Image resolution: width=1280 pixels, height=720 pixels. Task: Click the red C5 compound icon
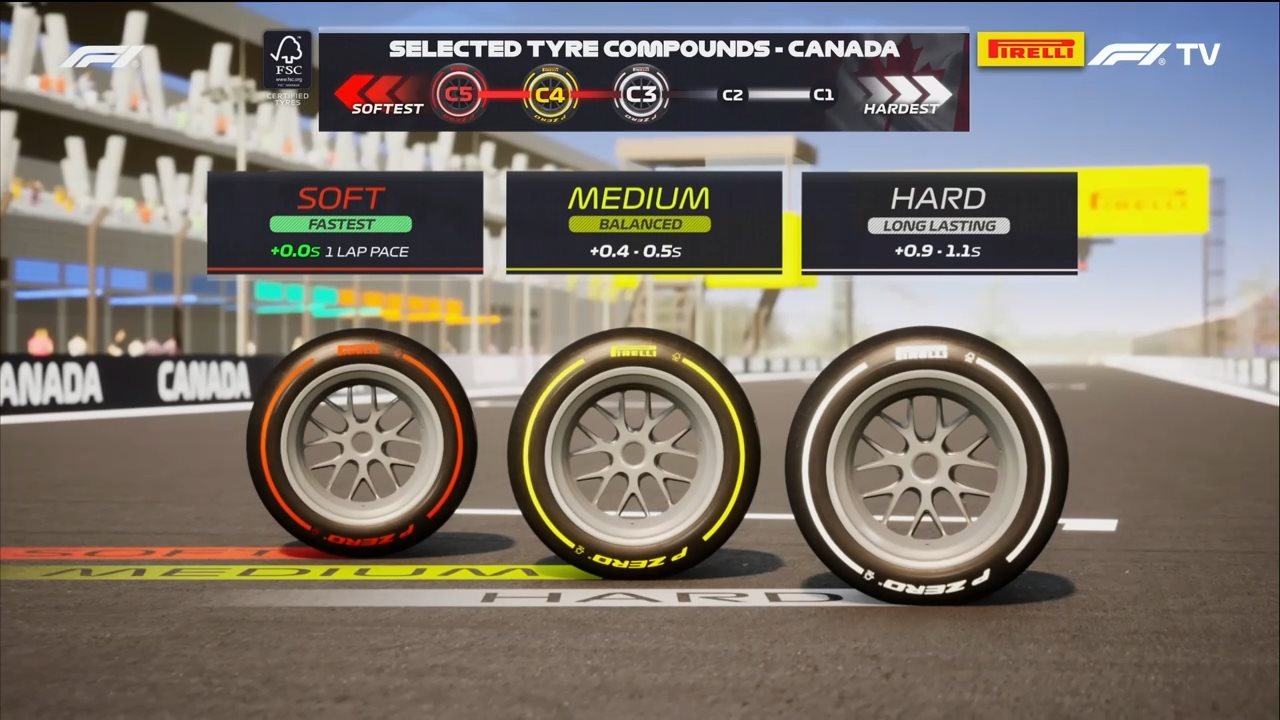pos(459,94)
